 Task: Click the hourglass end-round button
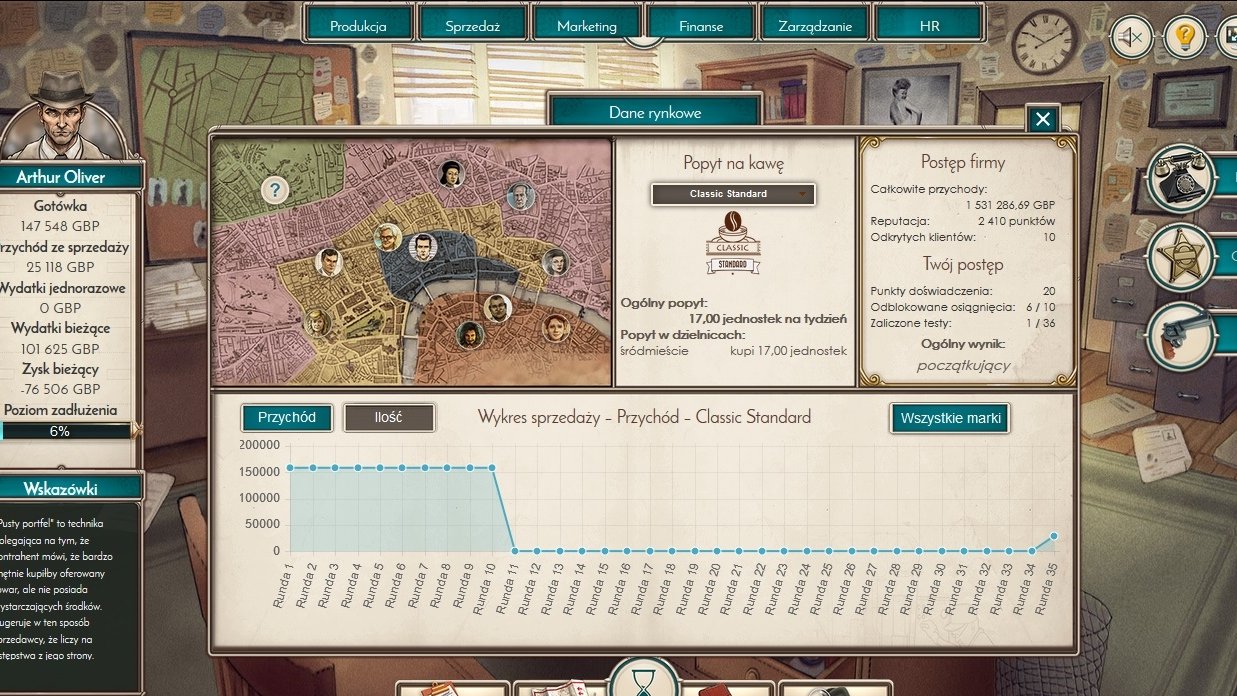pyautogui.click(x=642, y=680)
